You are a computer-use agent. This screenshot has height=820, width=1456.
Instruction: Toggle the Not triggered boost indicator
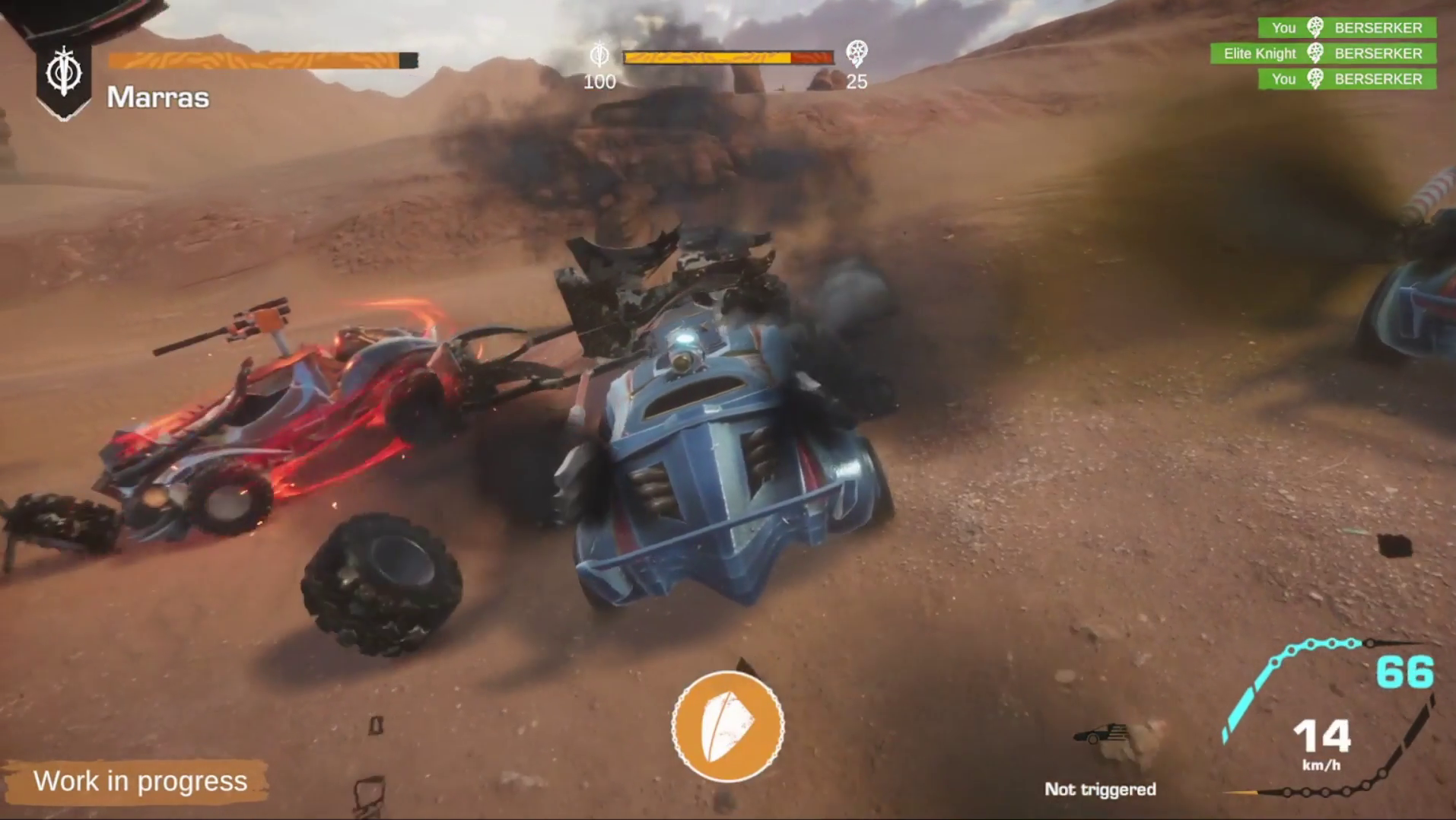[x=1102, y=790]
